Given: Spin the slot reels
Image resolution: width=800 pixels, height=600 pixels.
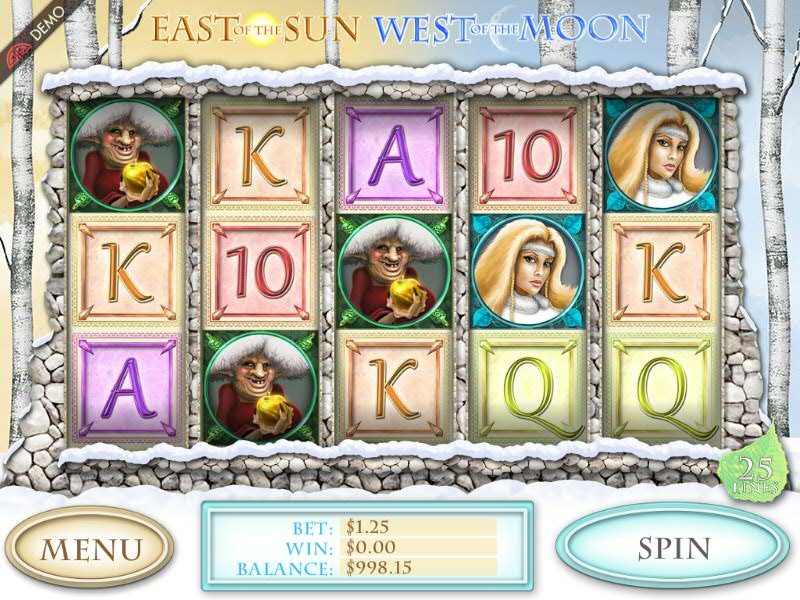Looking at the screenshot, I should click(x=673, y=547).
